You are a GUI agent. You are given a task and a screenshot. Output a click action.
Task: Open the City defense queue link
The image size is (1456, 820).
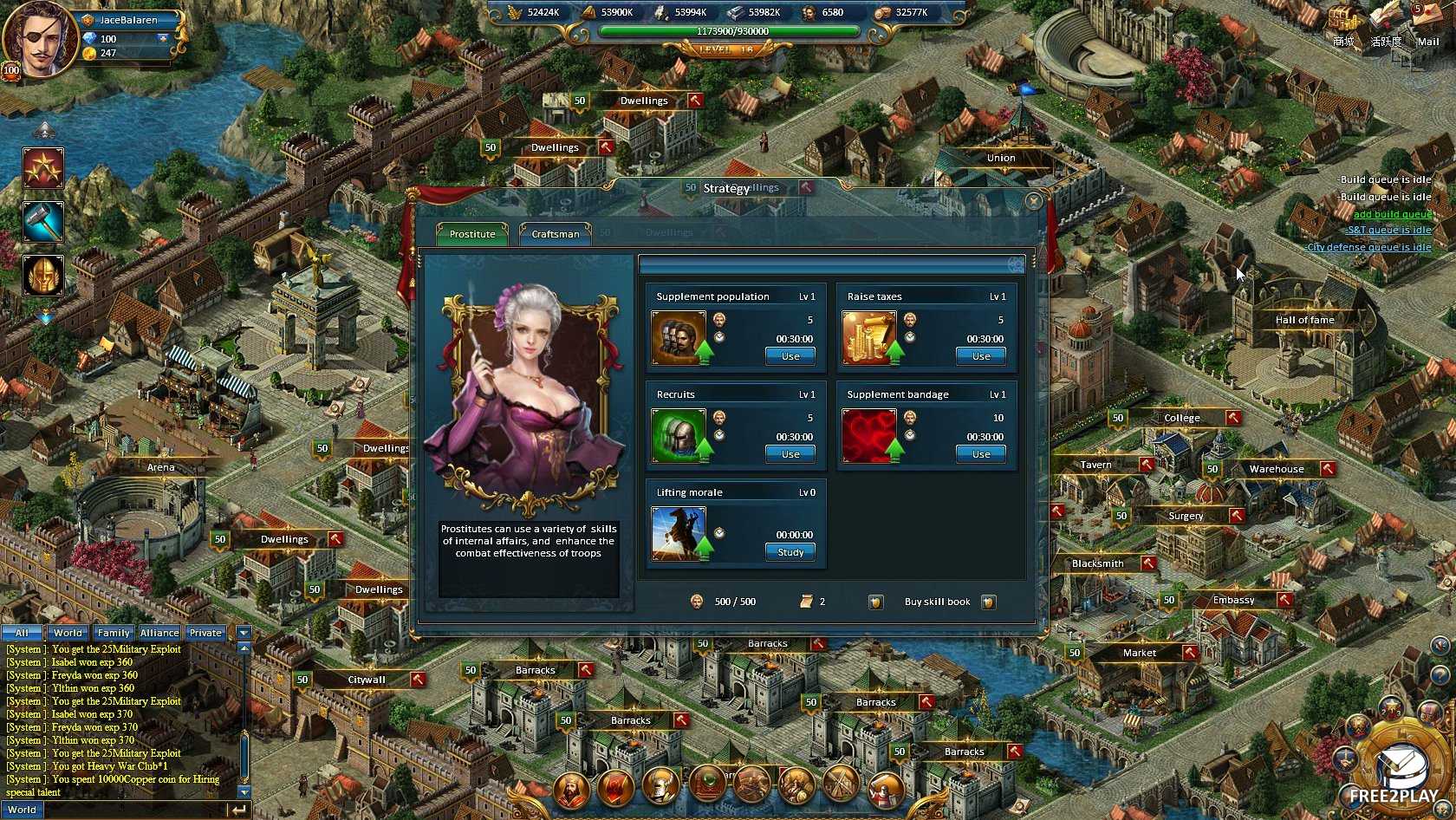pos(1368,247)
